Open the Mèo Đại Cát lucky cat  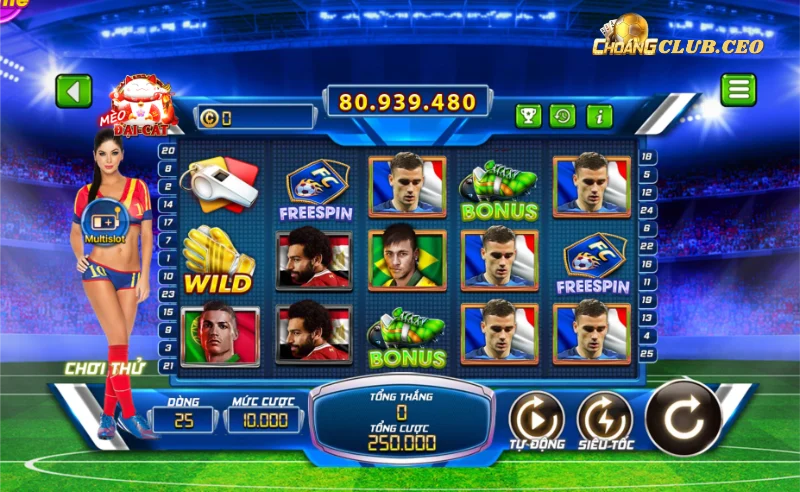[x=143, y=103]
